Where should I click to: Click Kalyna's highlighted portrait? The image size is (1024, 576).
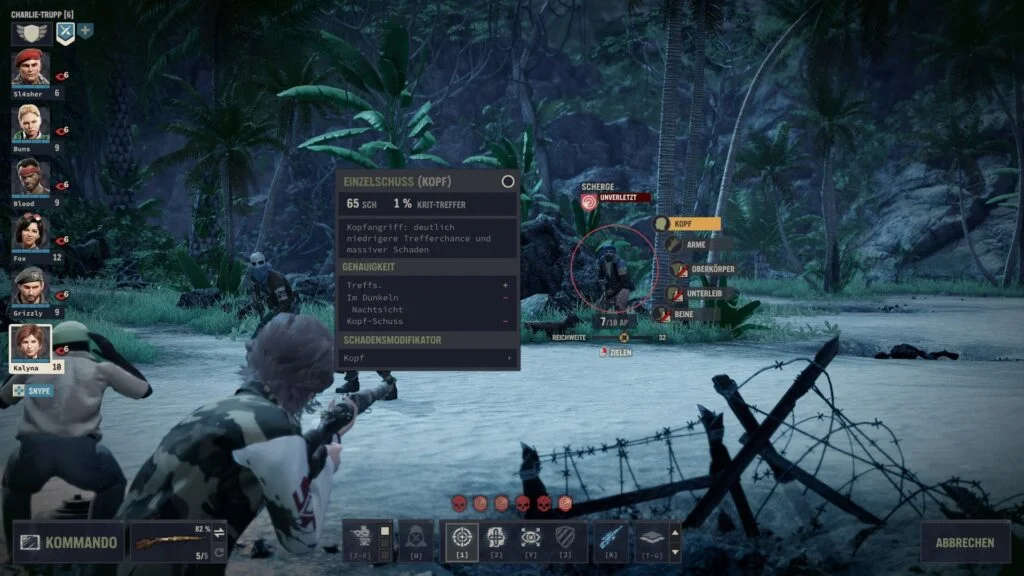point(30,343)
